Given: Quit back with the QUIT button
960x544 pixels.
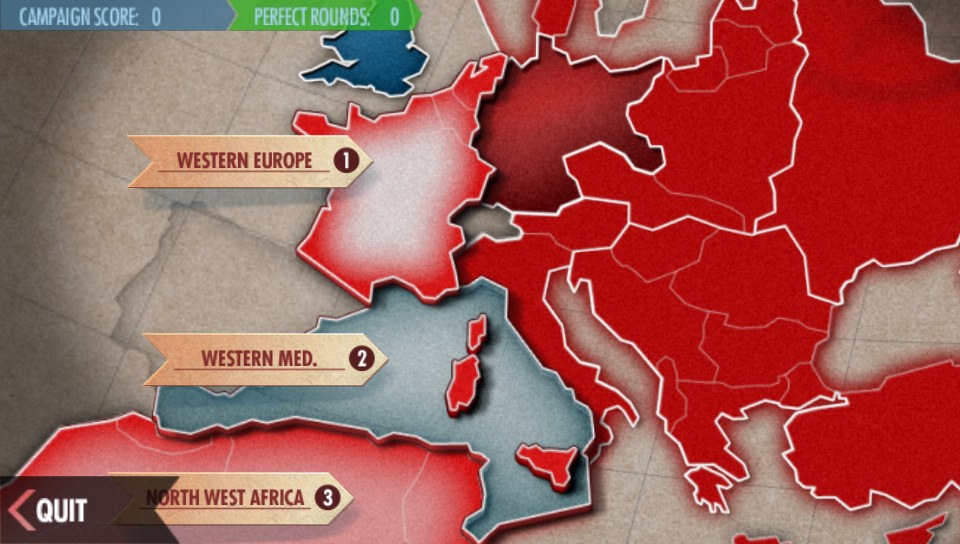Looking at the screenshot, I should [50, 510].
